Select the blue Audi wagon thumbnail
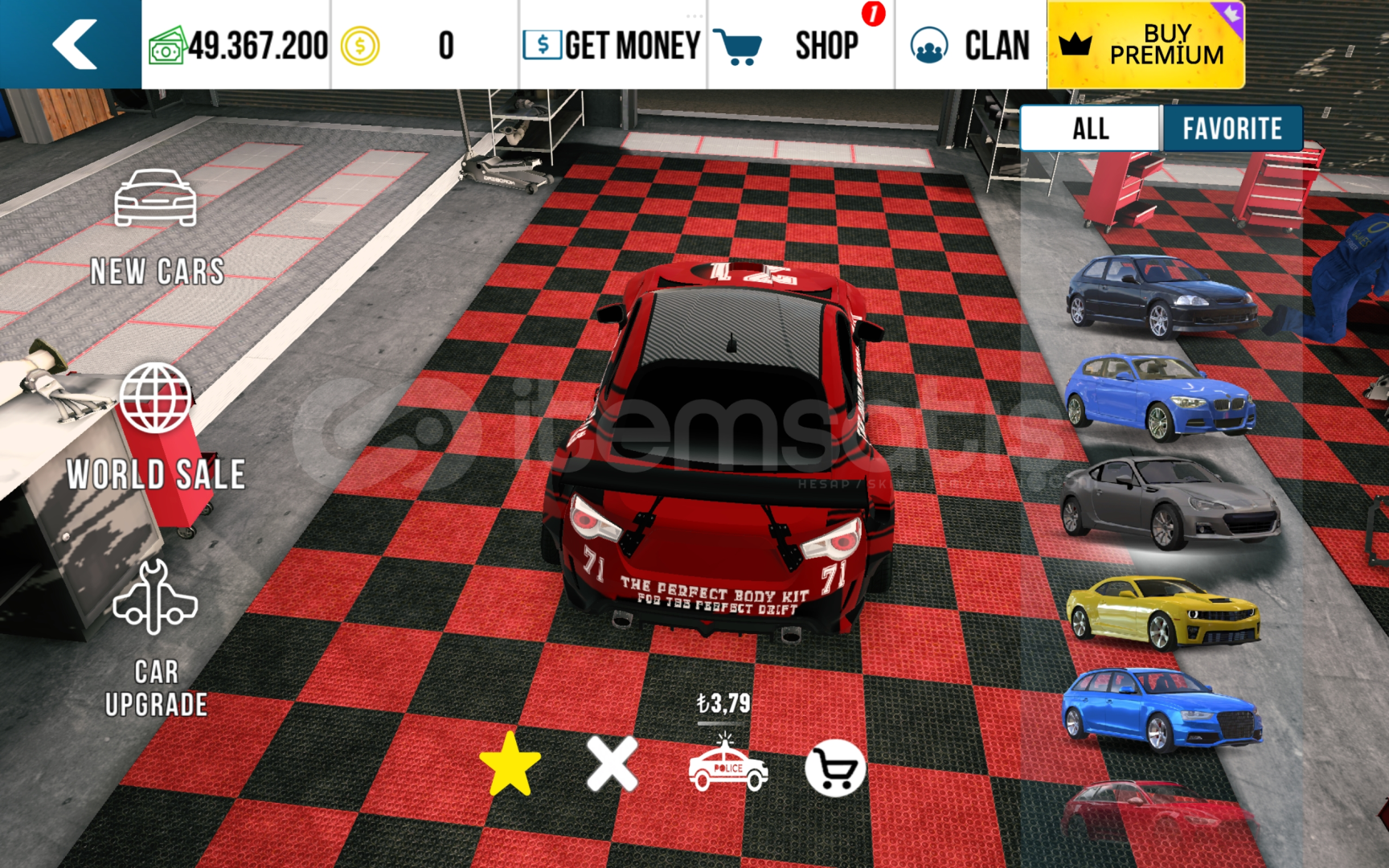1389x868 pixels. point(1162,710)
